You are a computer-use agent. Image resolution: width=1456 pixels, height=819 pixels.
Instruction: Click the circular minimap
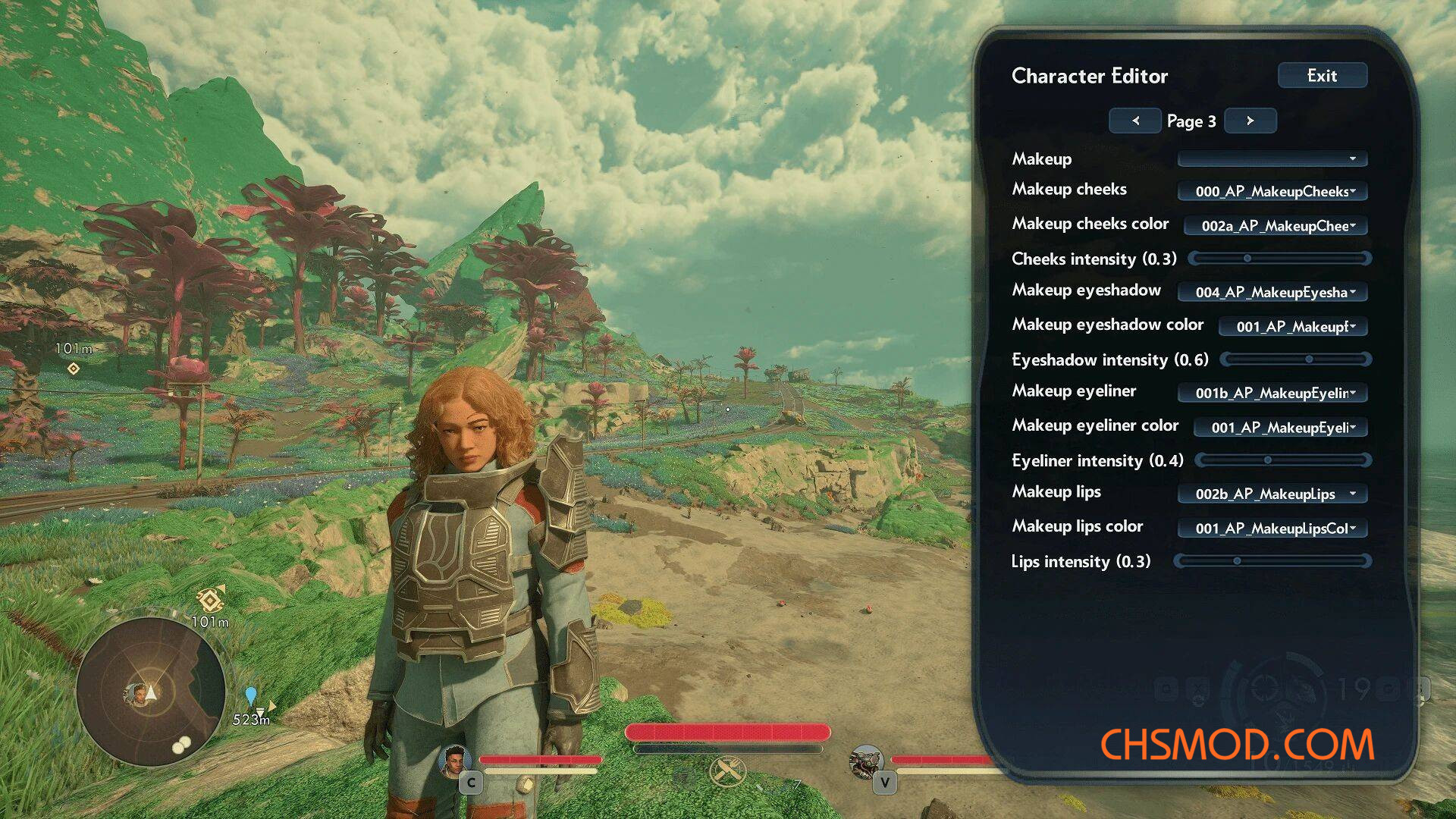[x=151, y=692]
